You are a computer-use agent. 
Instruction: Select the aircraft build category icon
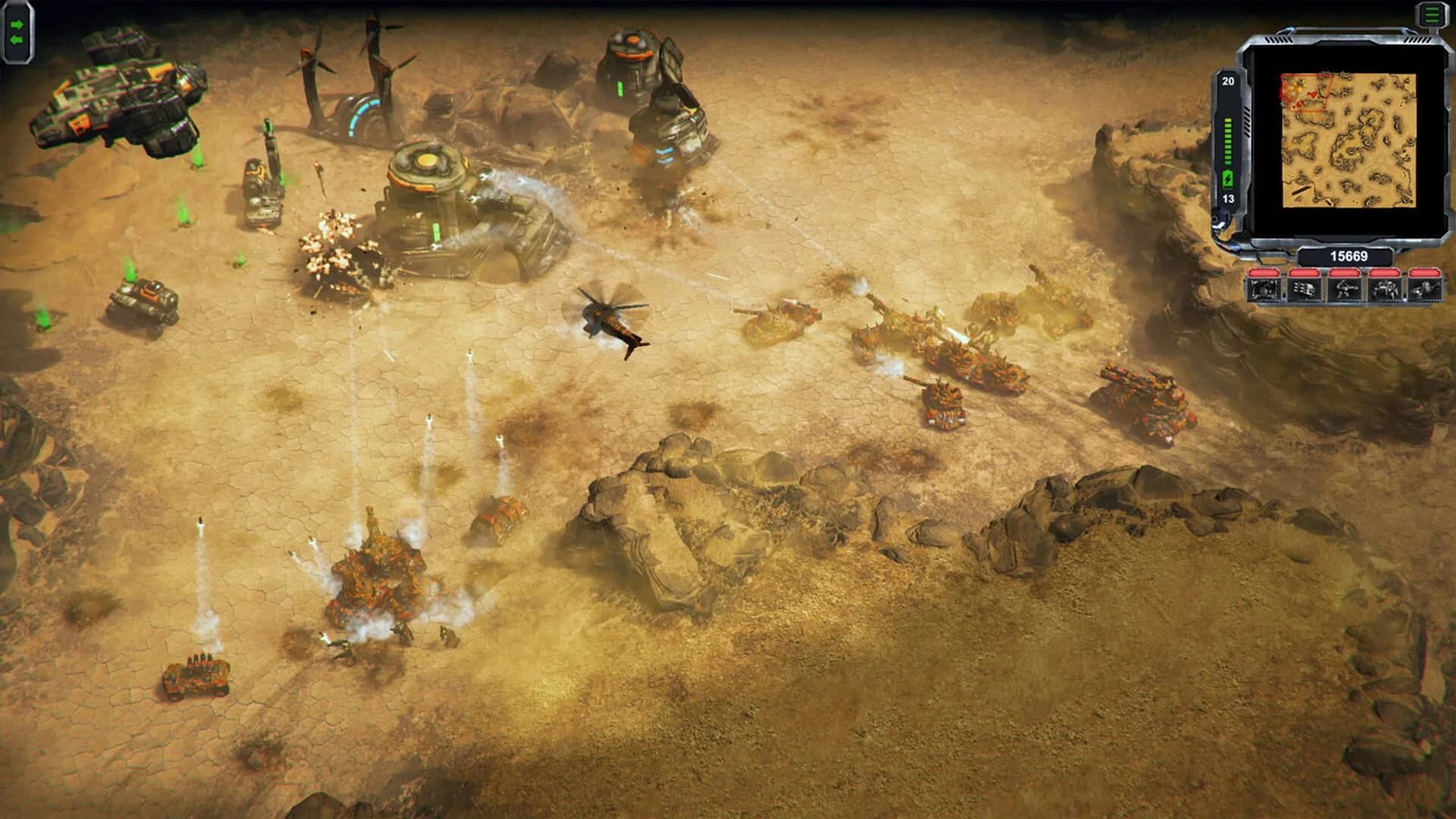tap(1426, 290)
